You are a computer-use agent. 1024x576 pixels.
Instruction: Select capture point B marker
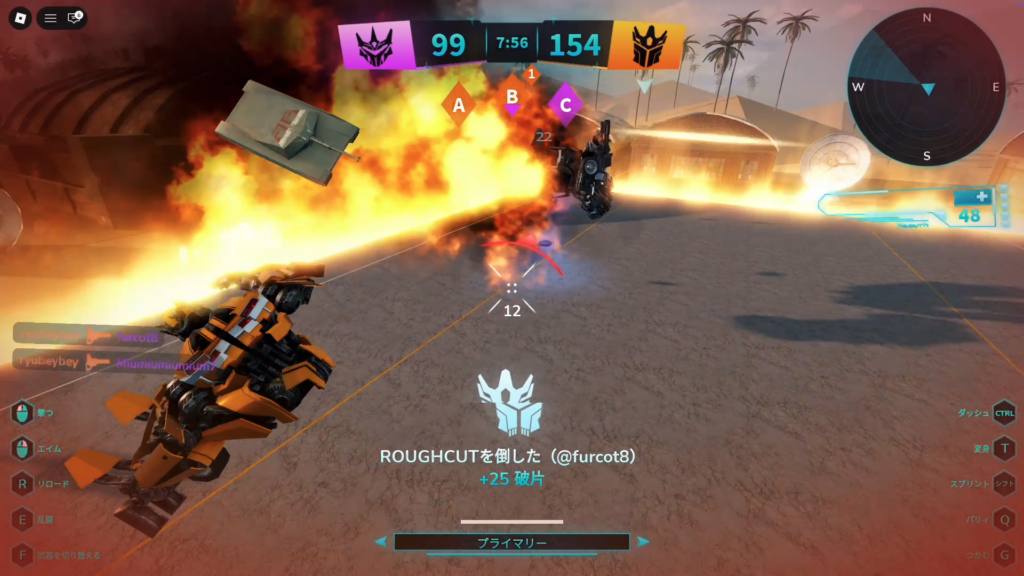[x=512, y=97]
